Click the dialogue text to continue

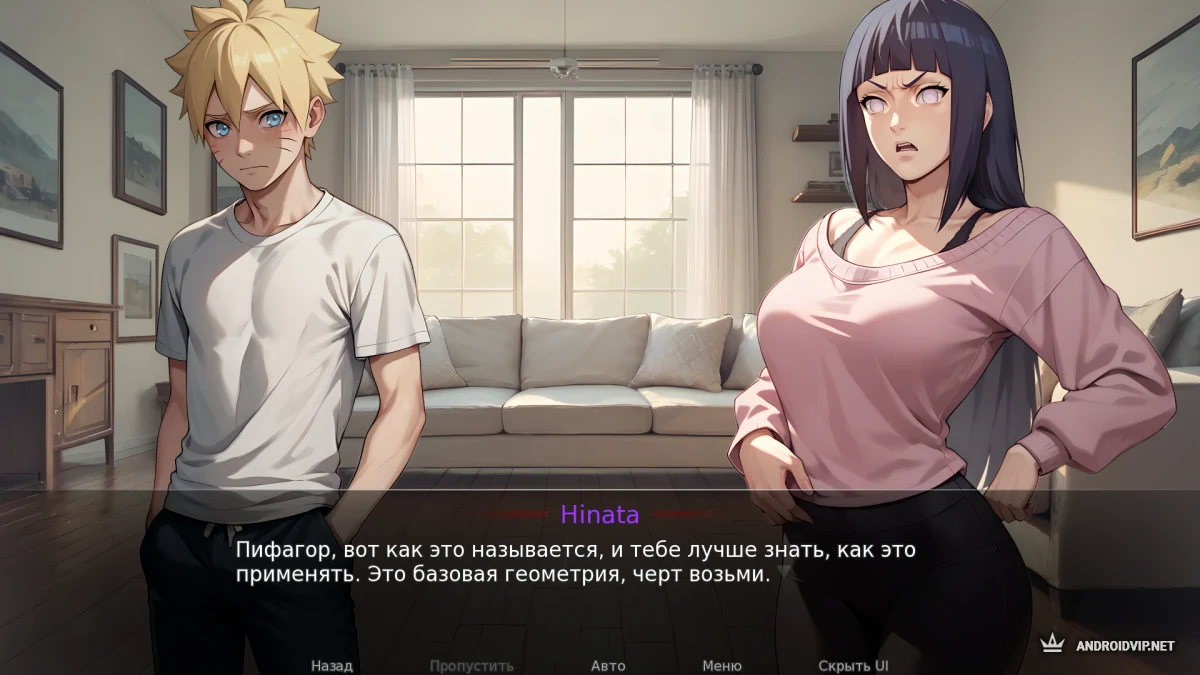click(575, 563)
